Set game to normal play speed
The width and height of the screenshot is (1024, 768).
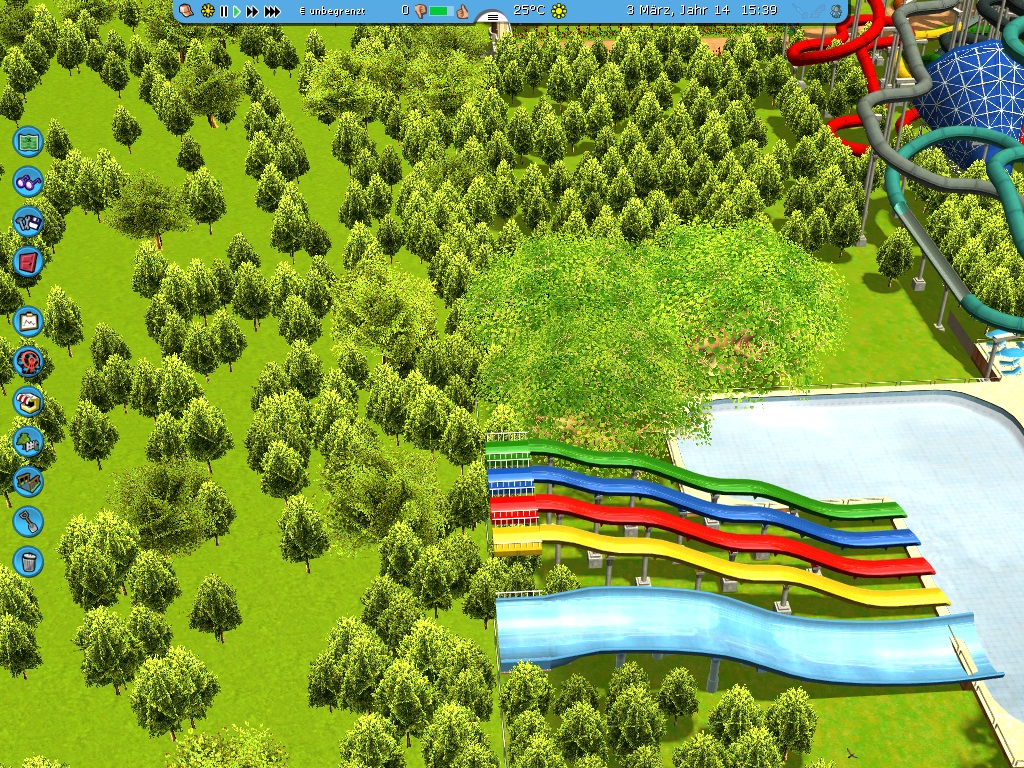(238, 11)
